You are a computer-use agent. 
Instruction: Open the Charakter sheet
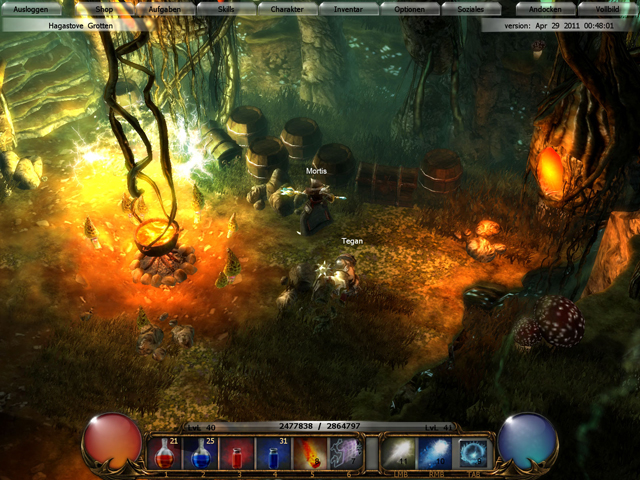click(287, 8)
